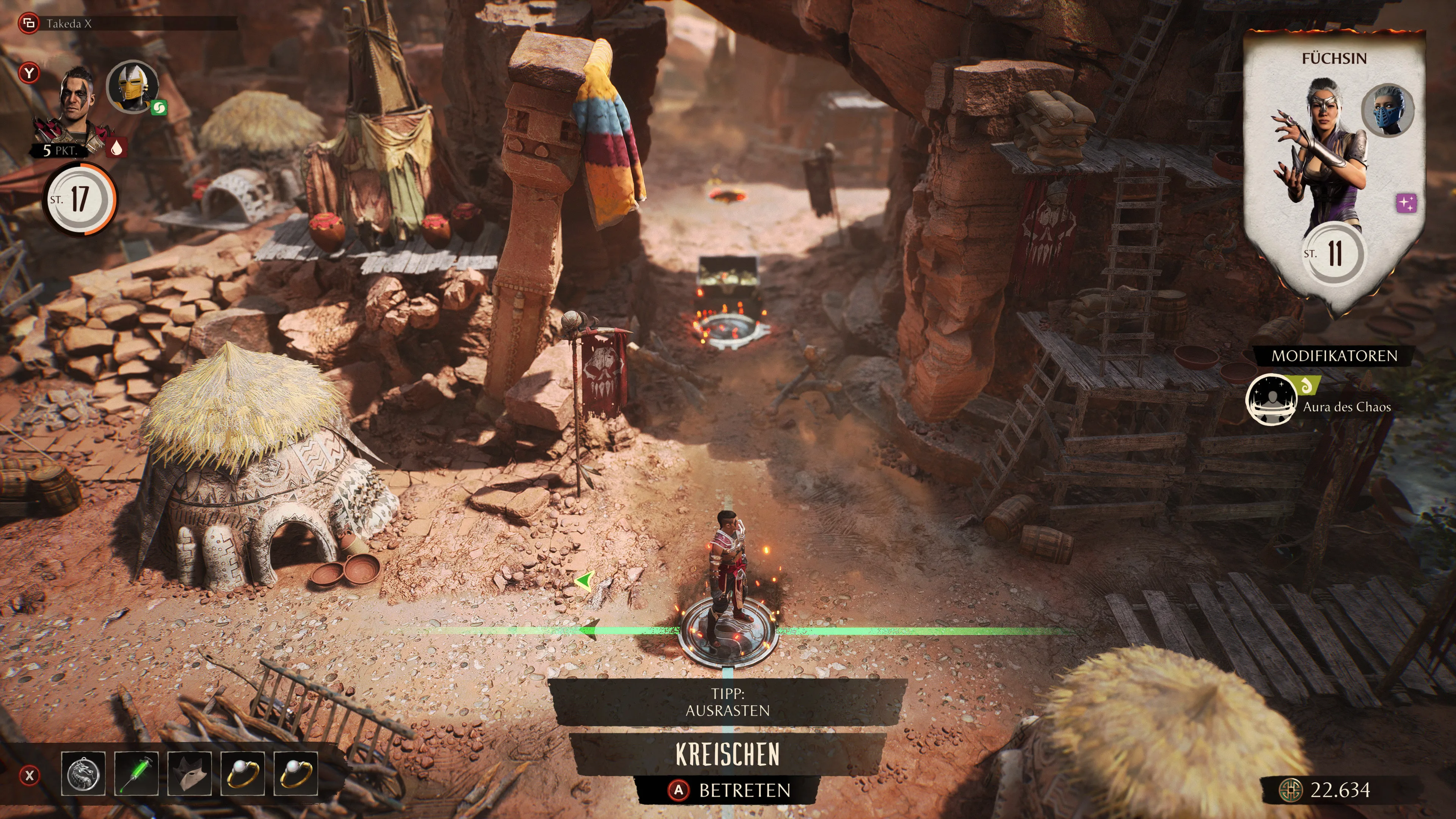Click the red blood-drop element icon
This screenshot has width=1456, height=819.
tap(116, 148)
